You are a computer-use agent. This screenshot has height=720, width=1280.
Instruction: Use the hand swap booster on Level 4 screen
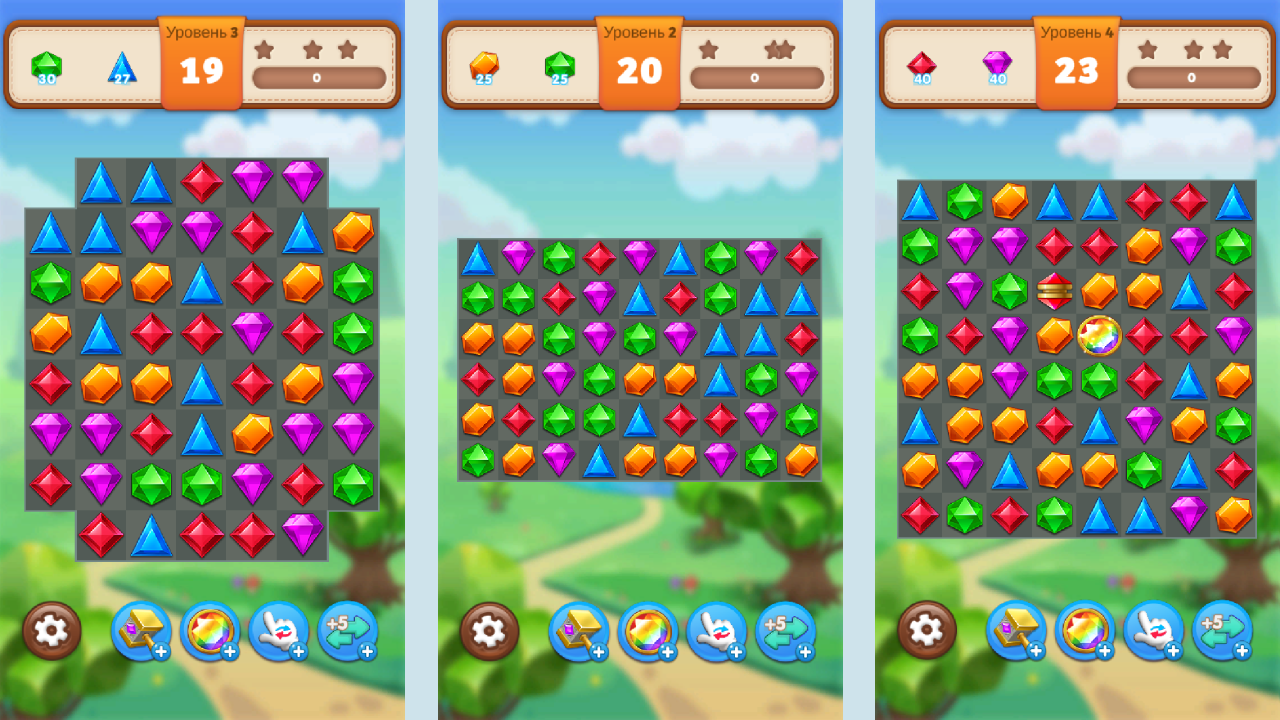pyautogui.click(x=1152, y=632)
